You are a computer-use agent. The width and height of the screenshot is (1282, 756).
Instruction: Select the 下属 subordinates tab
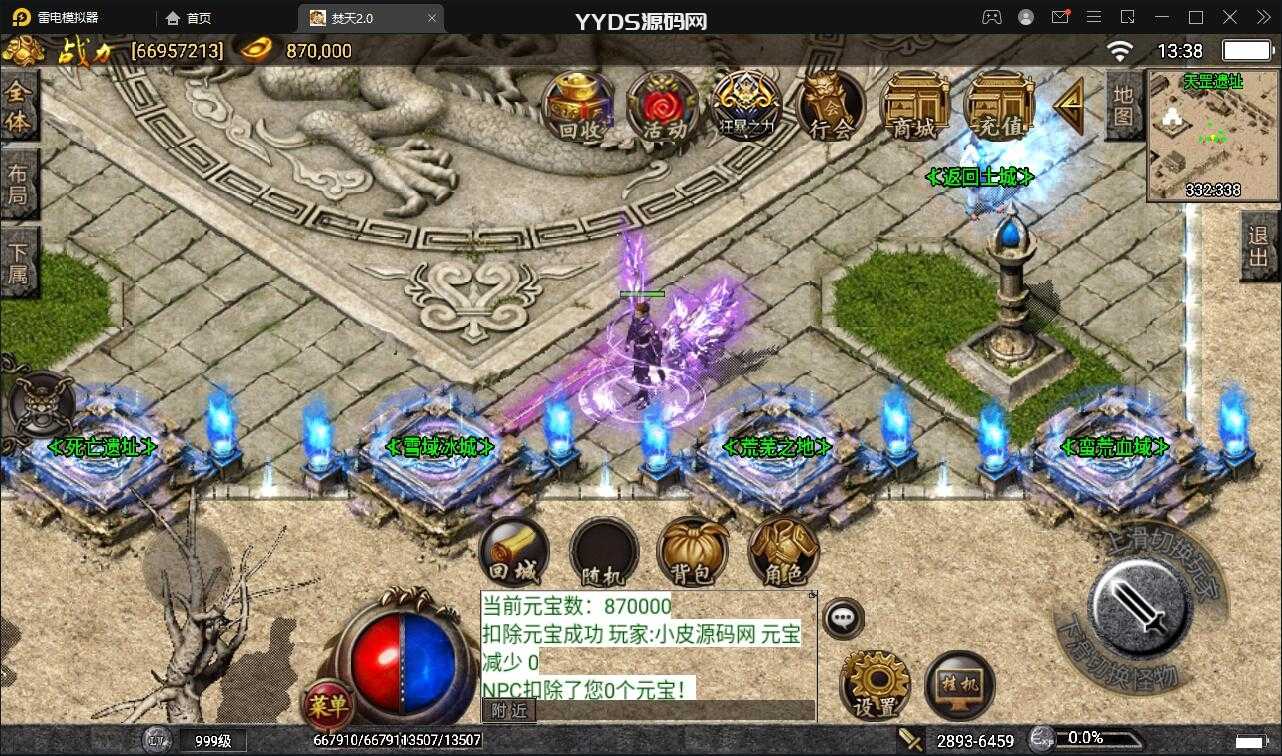[x=18, y=262]
